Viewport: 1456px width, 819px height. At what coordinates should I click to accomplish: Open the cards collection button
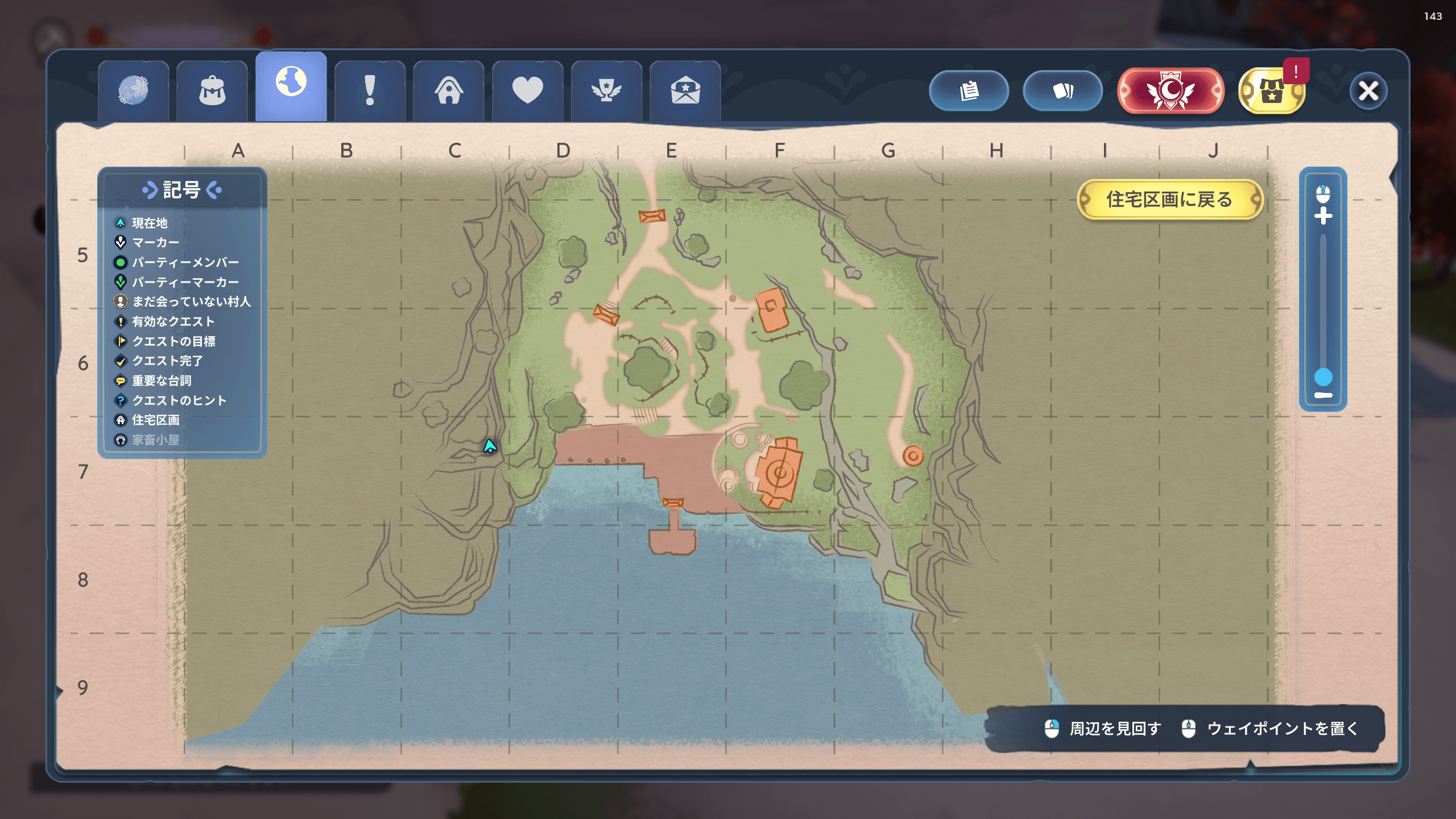coord(1062,91)
